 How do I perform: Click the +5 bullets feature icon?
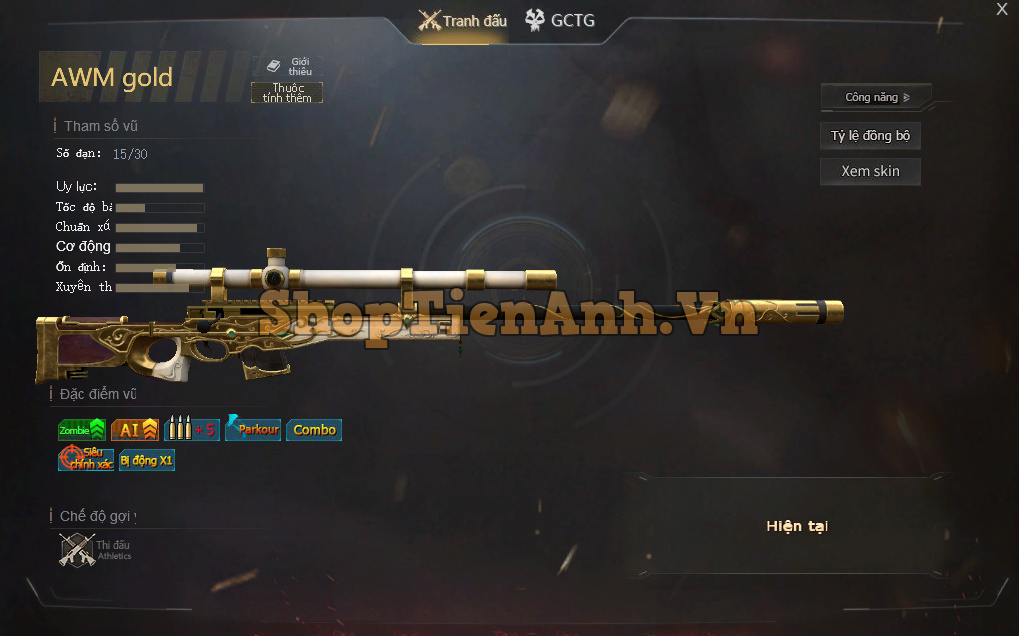click(191, 430)
